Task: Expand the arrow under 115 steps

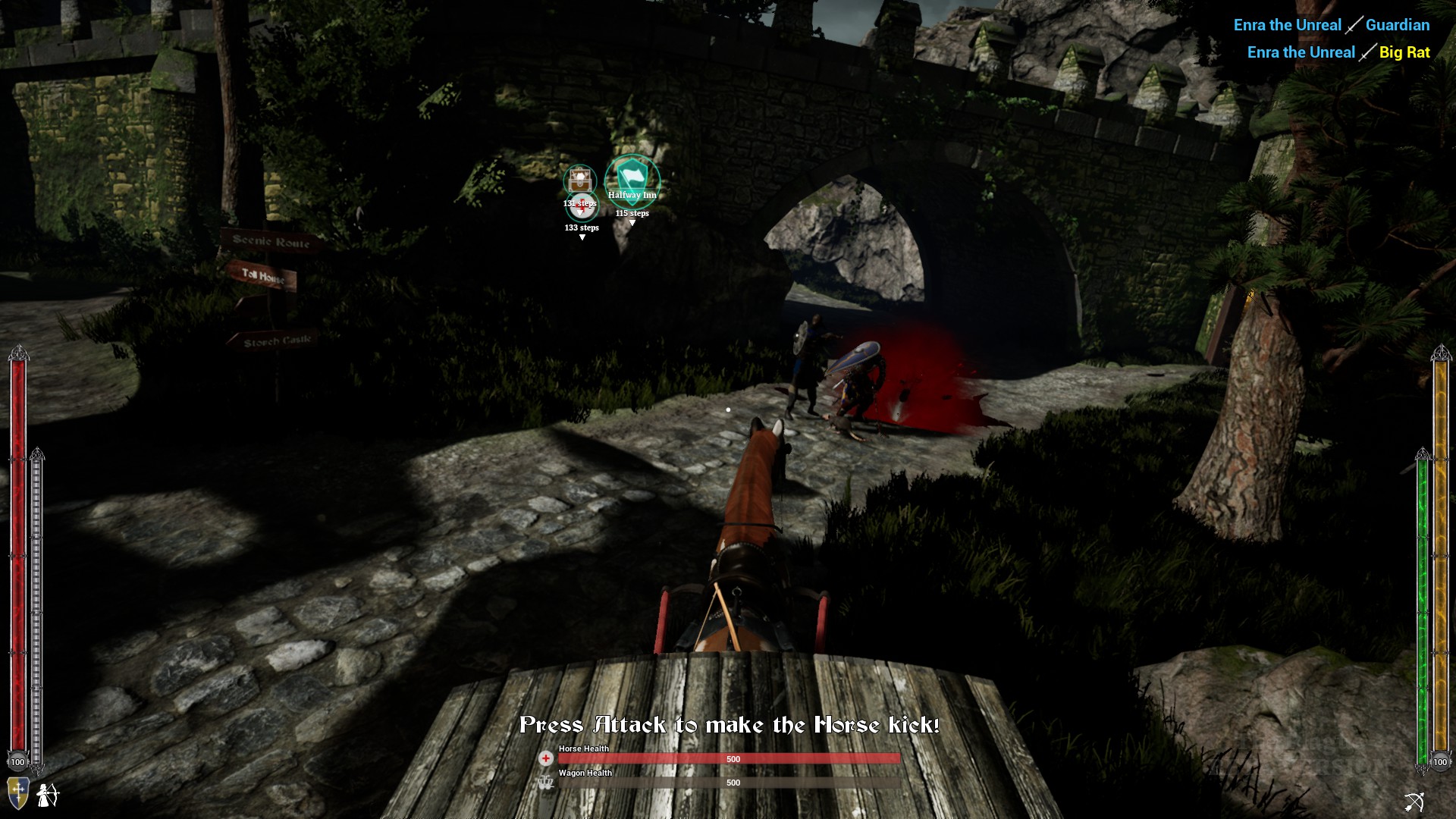Action: [632, 221]
